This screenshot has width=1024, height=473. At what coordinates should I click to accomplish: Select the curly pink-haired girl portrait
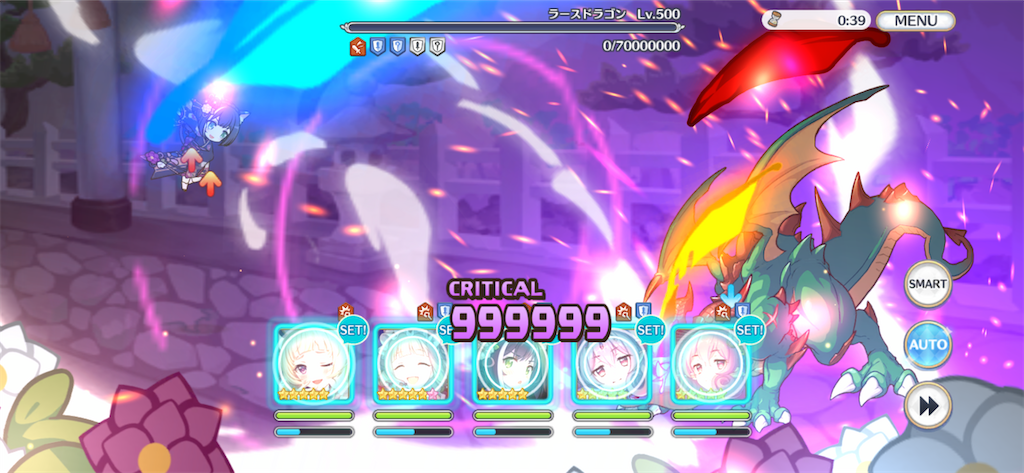pyautogui.click(x=711, y=365)
